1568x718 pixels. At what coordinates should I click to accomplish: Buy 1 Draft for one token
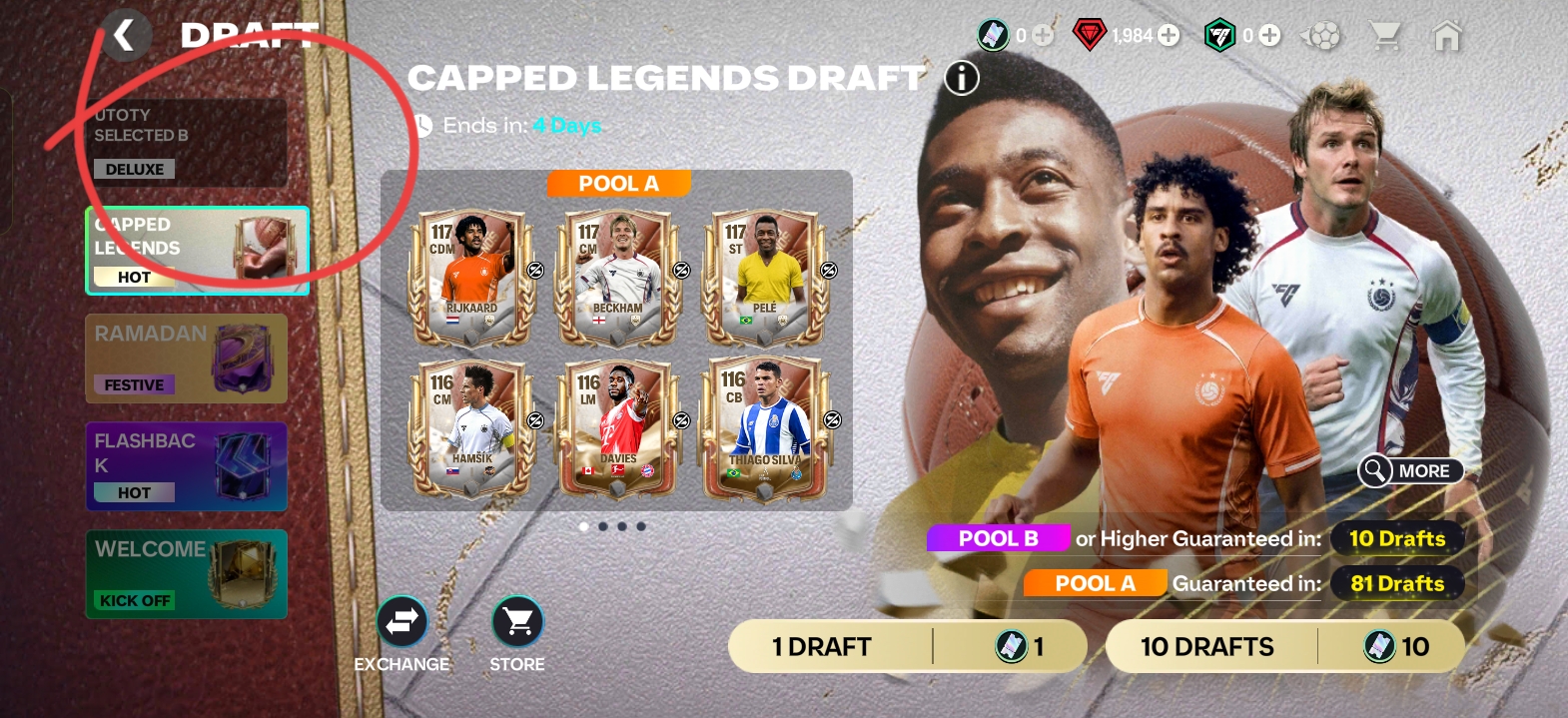point(907,646)
